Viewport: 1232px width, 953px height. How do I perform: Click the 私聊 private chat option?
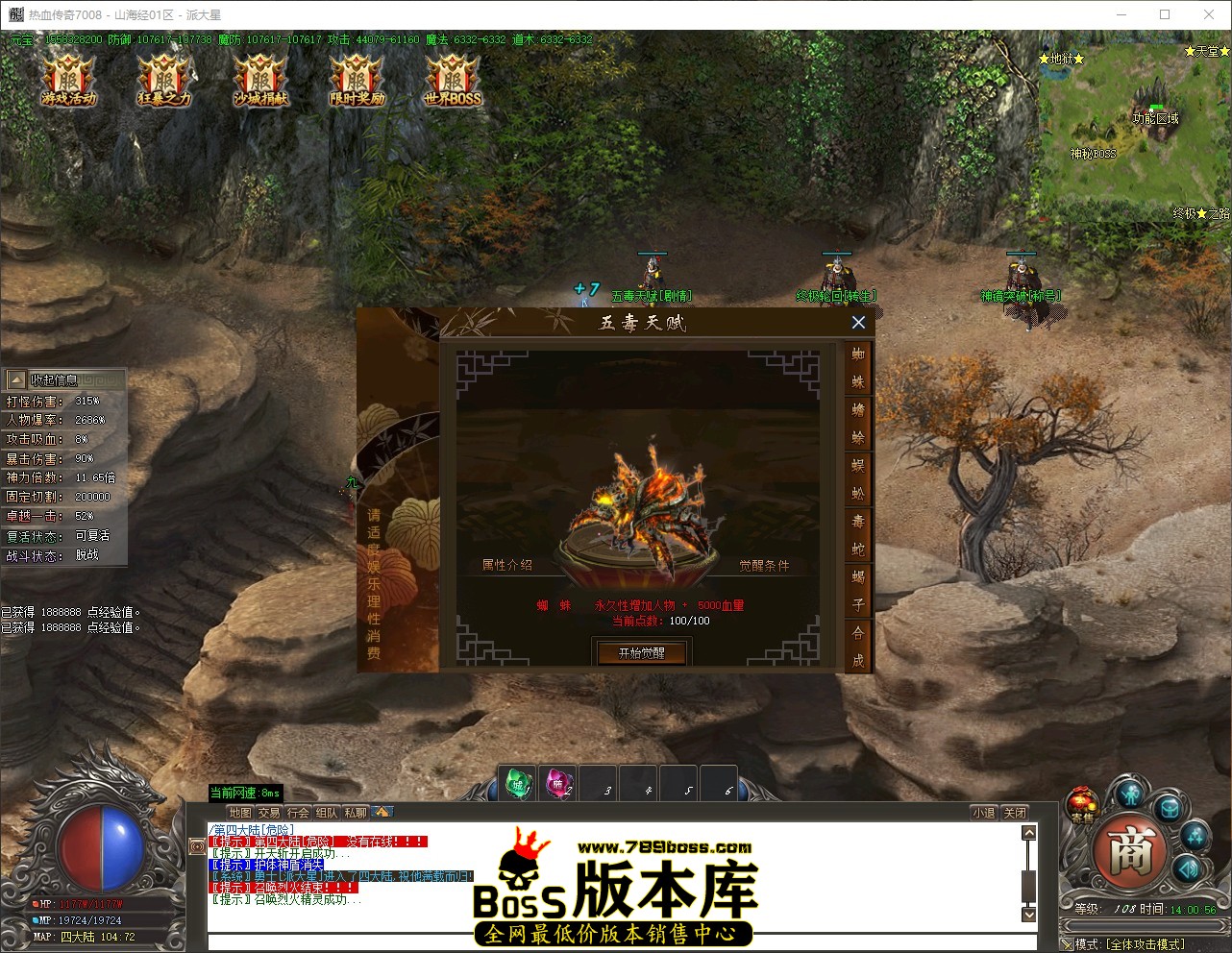(x=356, y=812)
